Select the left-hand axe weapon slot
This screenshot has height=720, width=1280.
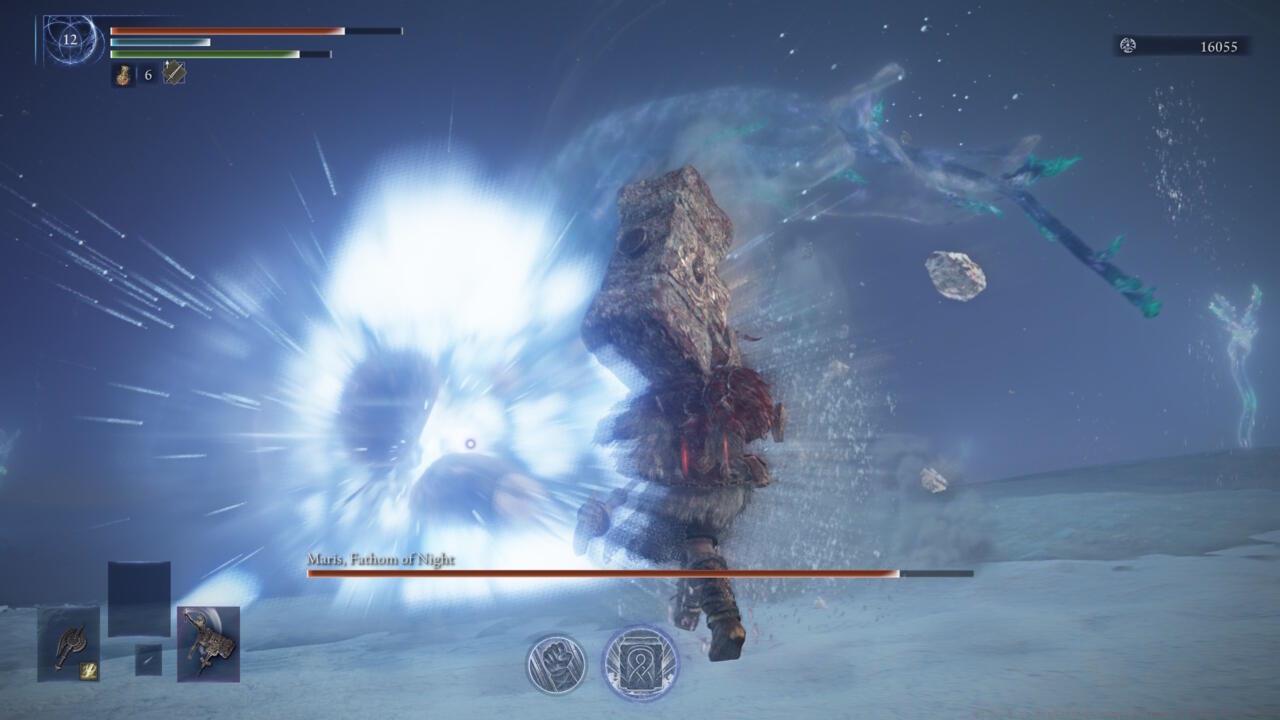[69, 643]
